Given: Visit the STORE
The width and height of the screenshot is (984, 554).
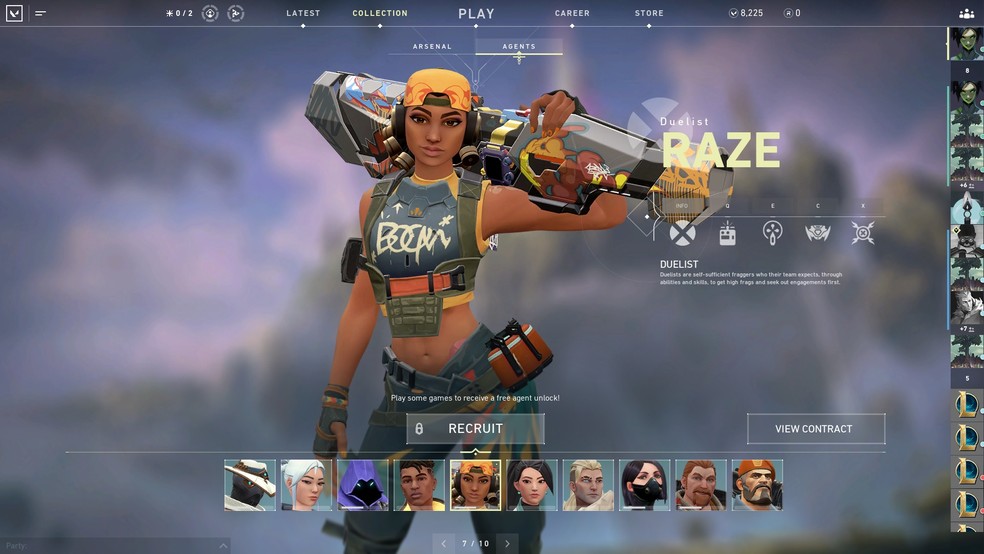Looking at the screenshot, I should pos(649,14).
